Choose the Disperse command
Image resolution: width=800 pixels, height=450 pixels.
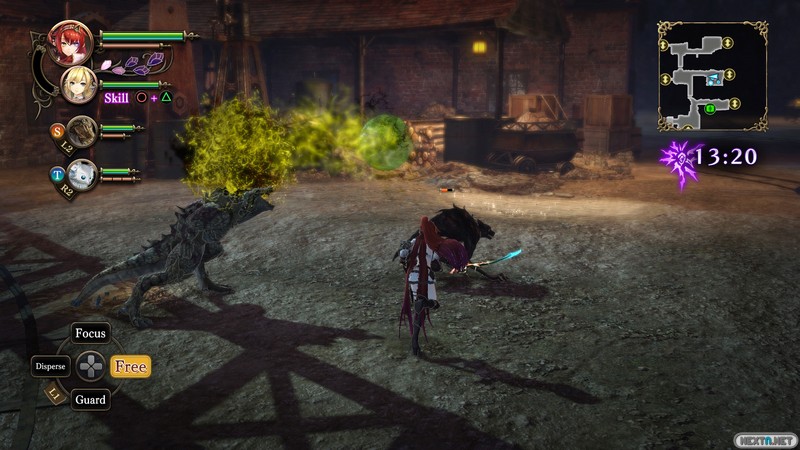[x=50, y=366]
